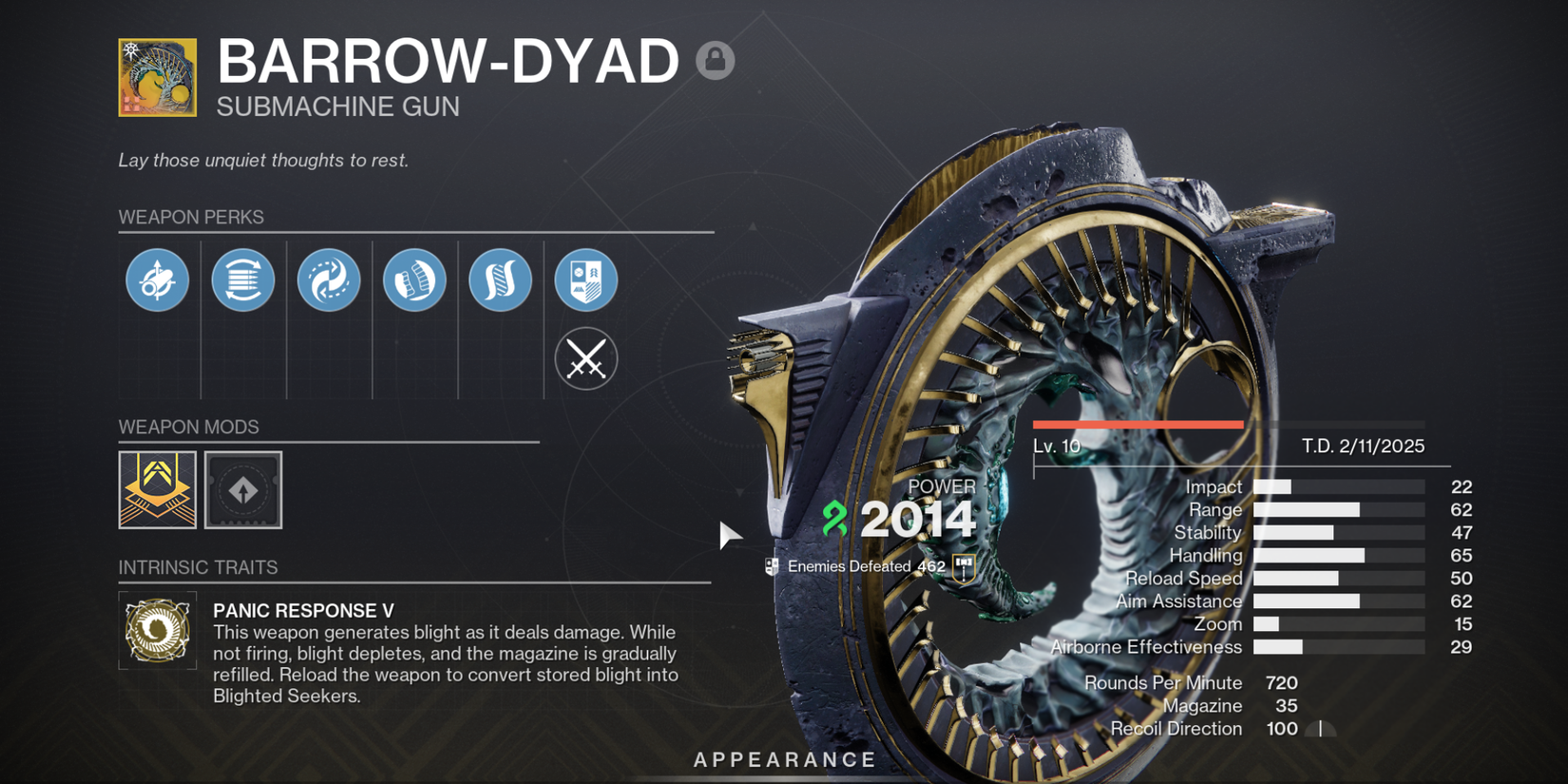Expand the empty mod socket with arrow symbol
This screenshot has width=1568, height=784.
243,490
